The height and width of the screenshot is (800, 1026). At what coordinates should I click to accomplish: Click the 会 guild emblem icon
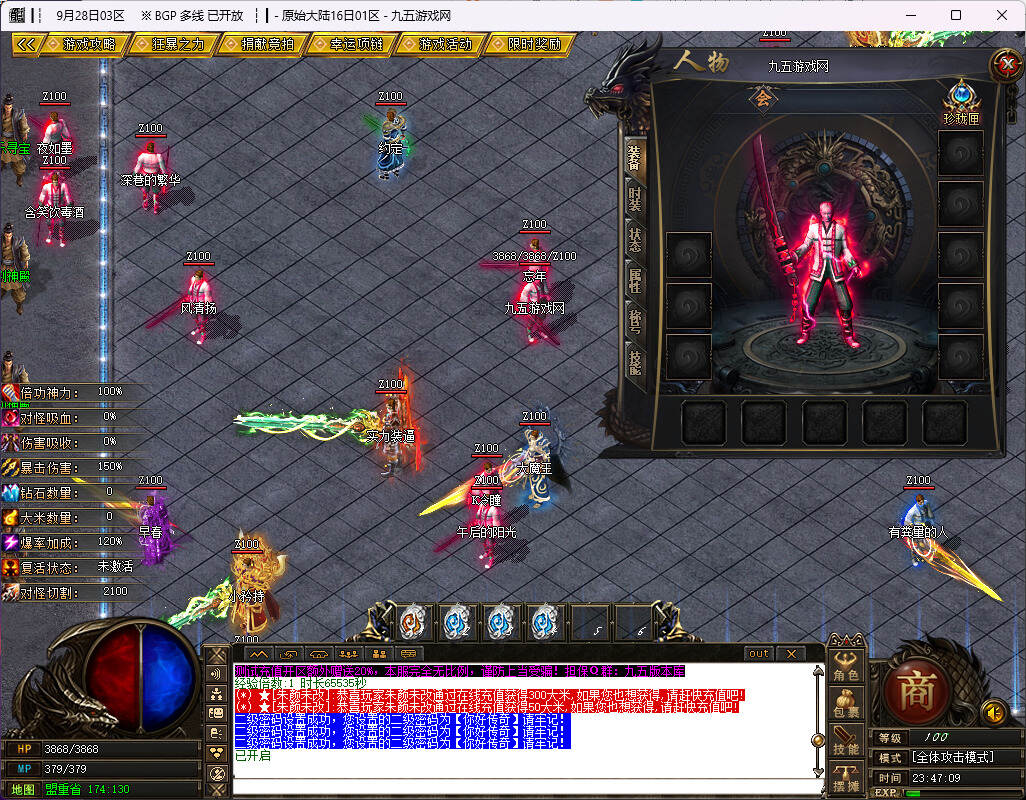point(764,98)
